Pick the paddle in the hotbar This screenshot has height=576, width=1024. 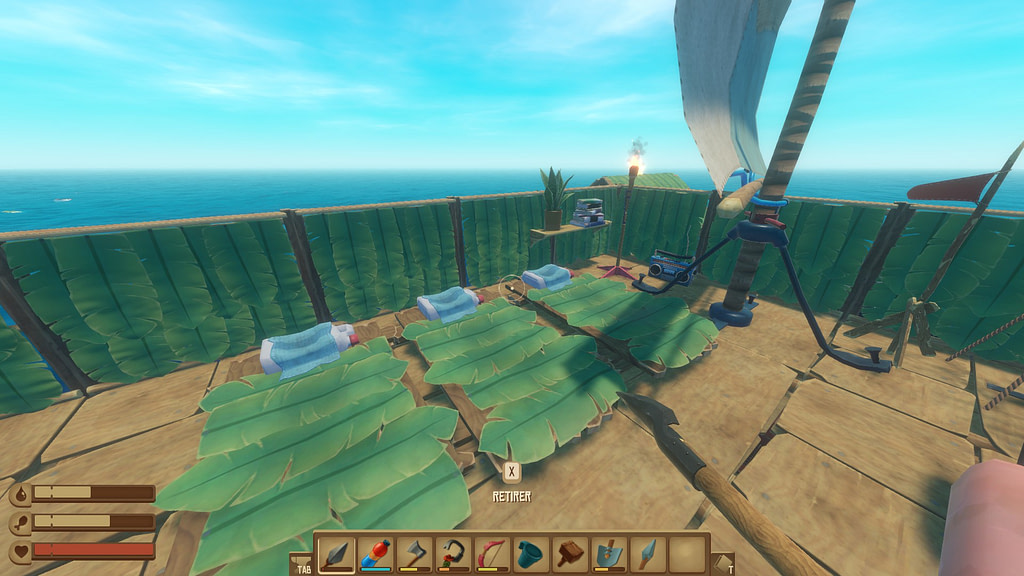coord(648,553)
